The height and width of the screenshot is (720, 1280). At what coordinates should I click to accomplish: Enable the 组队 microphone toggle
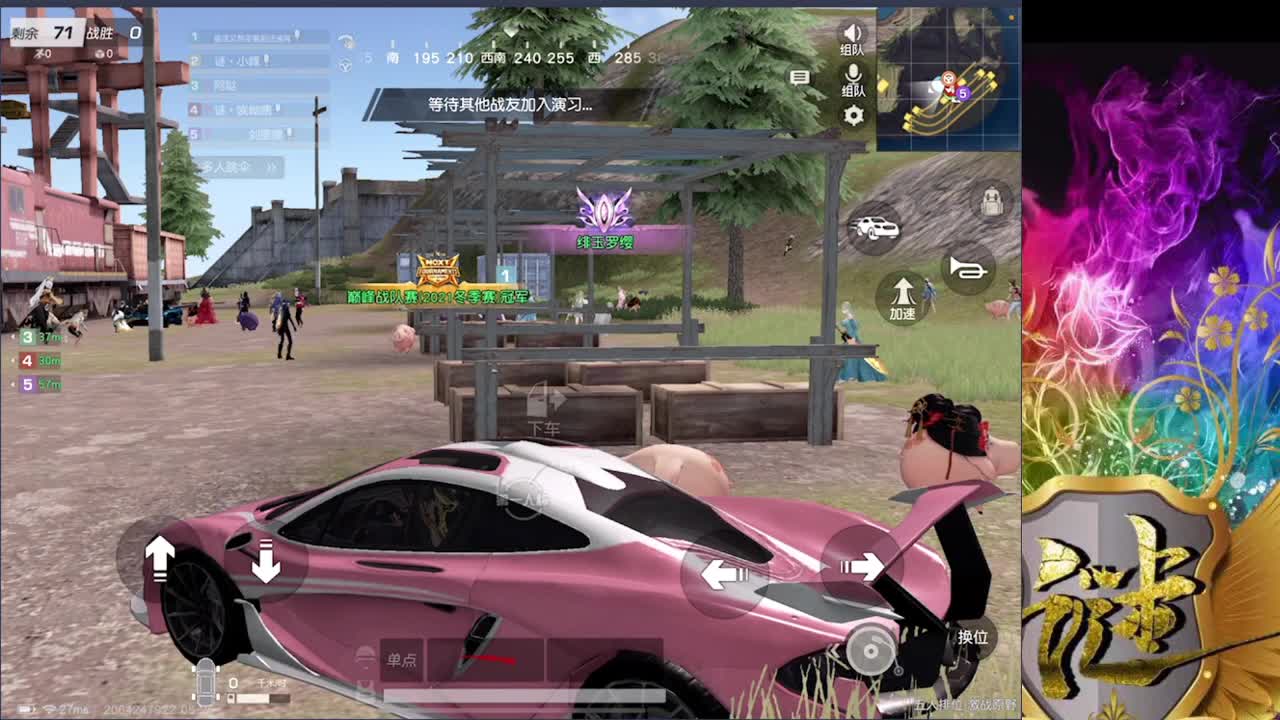[851, 75]
